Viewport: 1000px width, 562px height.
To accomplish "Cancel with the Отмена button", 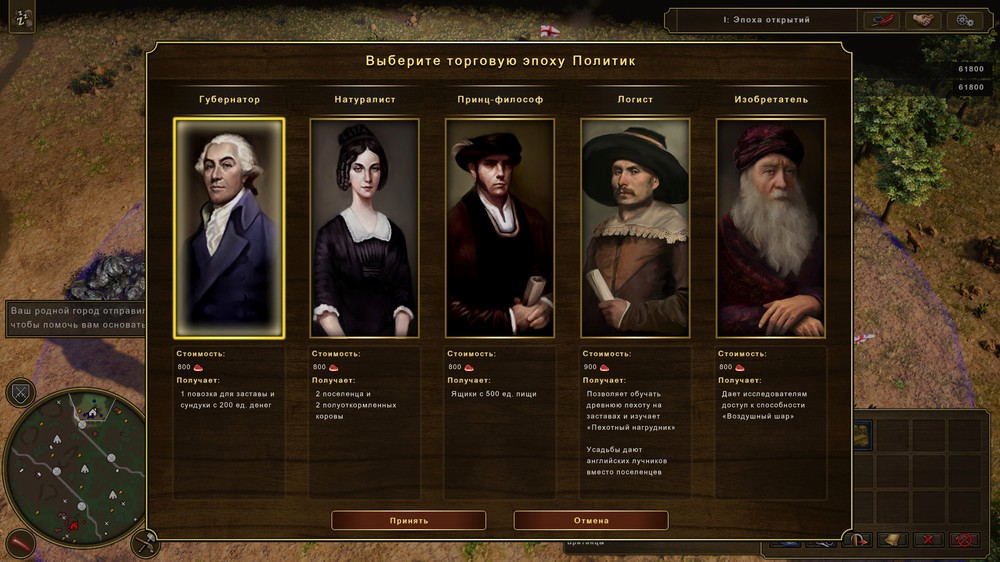I will coord(591,520).
